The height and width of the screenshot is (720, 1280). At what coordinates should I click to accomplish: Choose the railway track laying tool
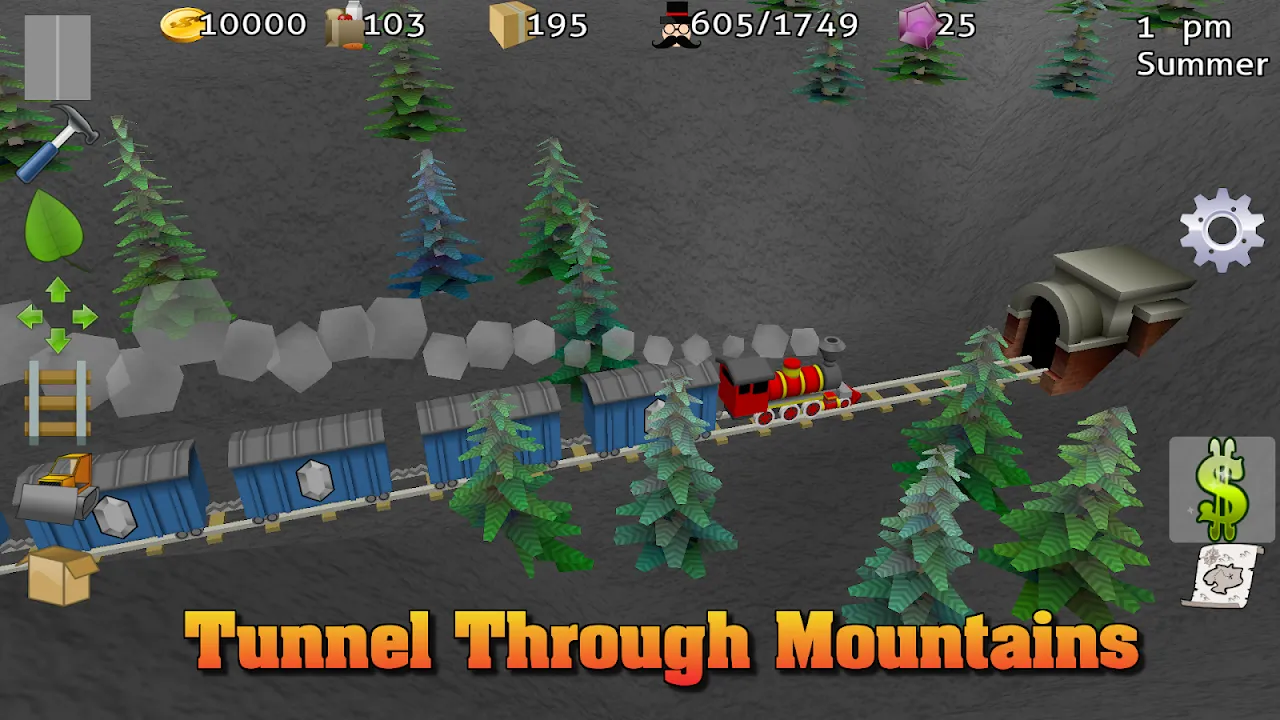(57, 402)
